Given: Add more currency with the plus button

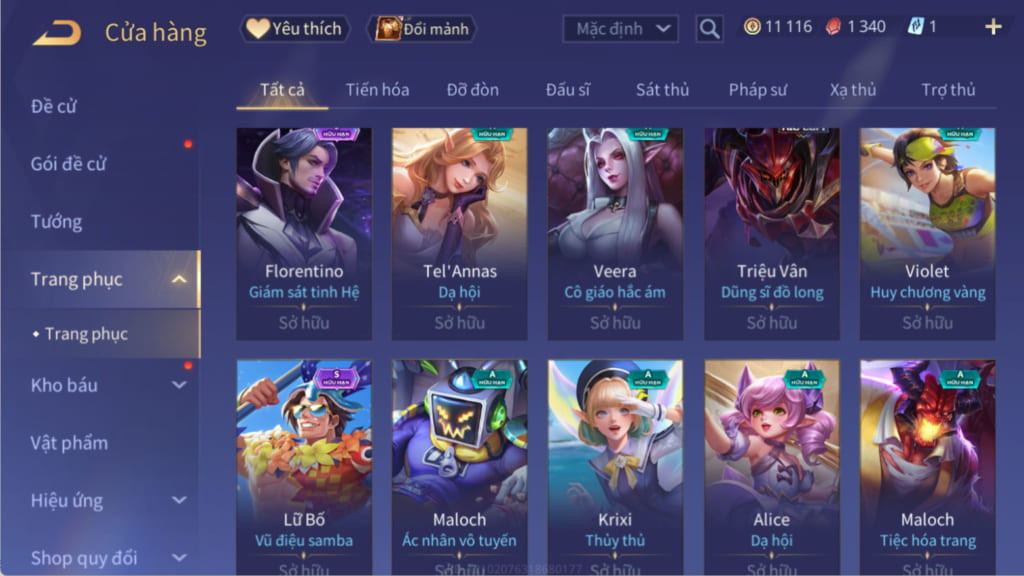Looking at the screenshot, I should [x=993, y=27].
